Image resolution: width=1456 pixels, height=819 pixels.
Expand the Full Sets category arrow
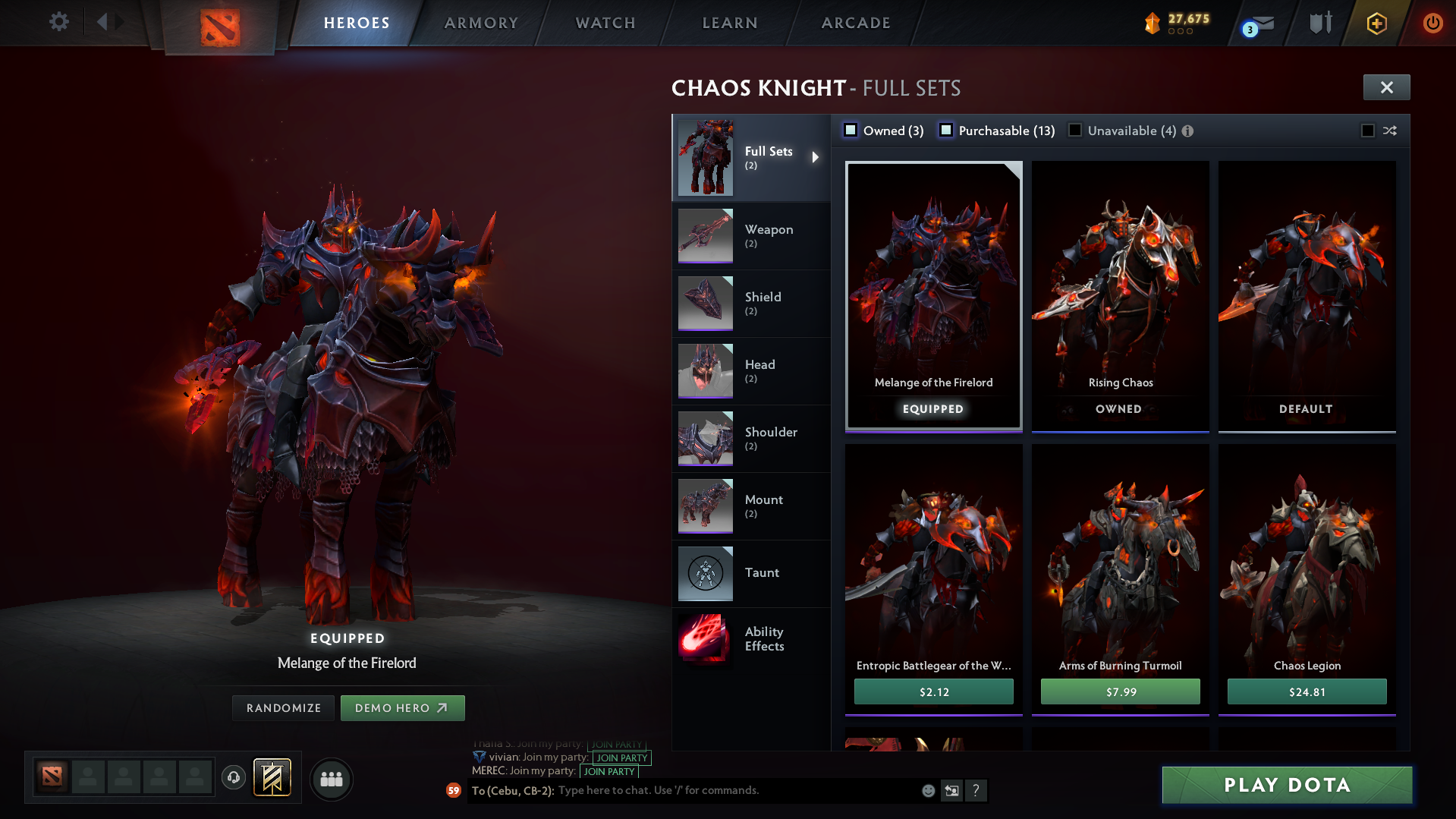[x=816, y=157]
